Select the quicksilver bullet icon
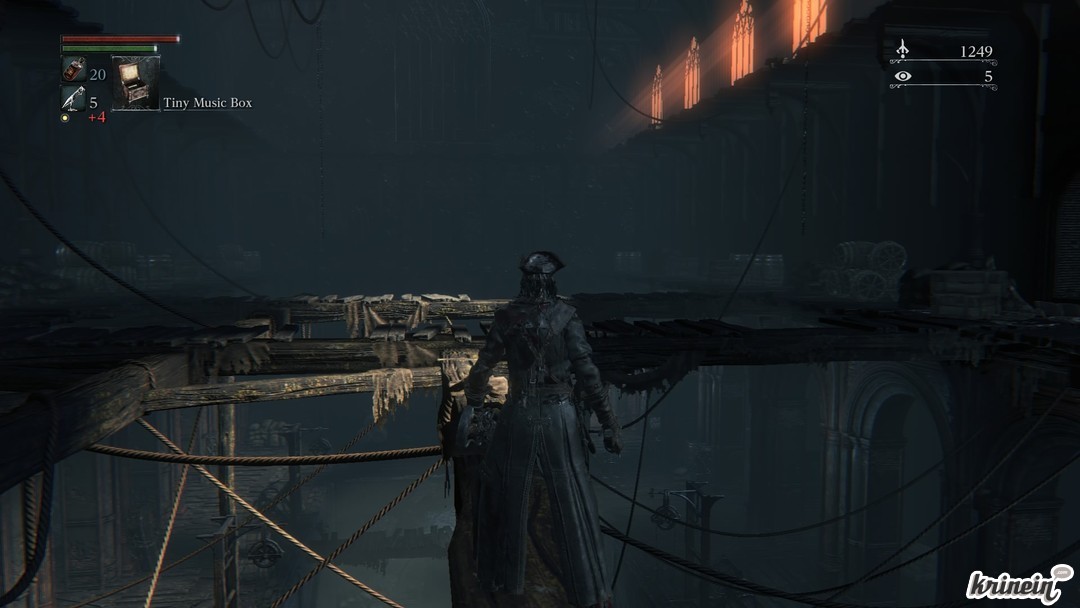Viewport: 1080px width, 608px height. click(73, 98)
